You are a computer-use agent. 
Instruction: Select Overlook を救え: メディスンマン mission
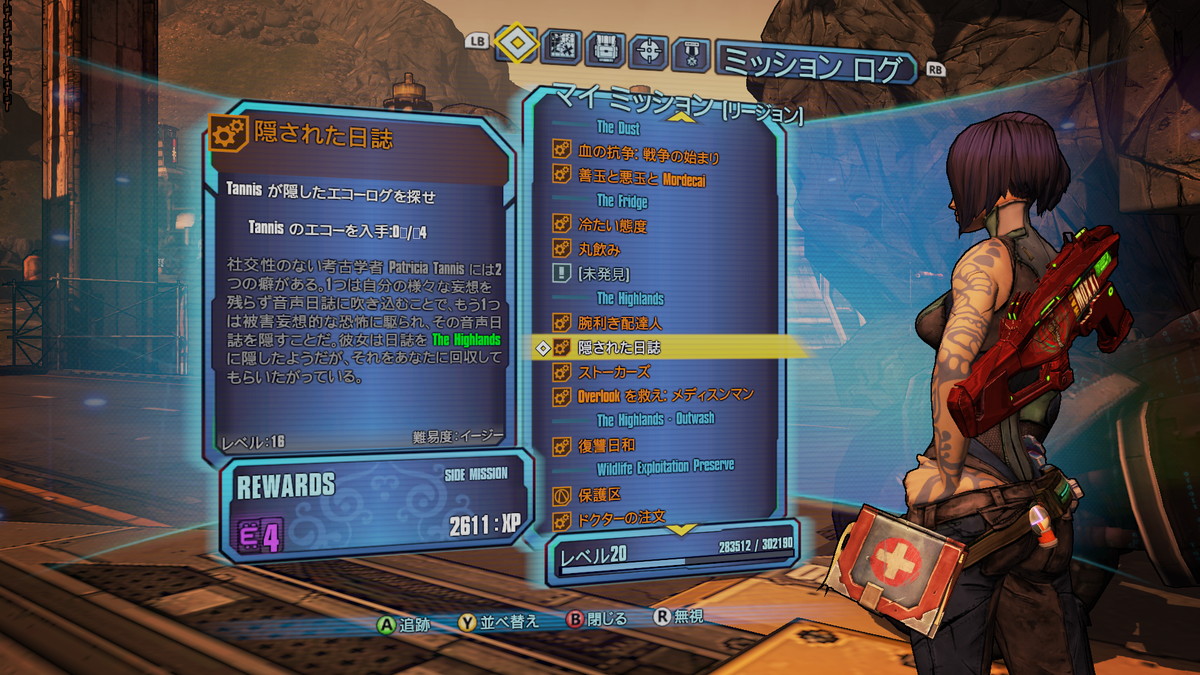(665, 396)
